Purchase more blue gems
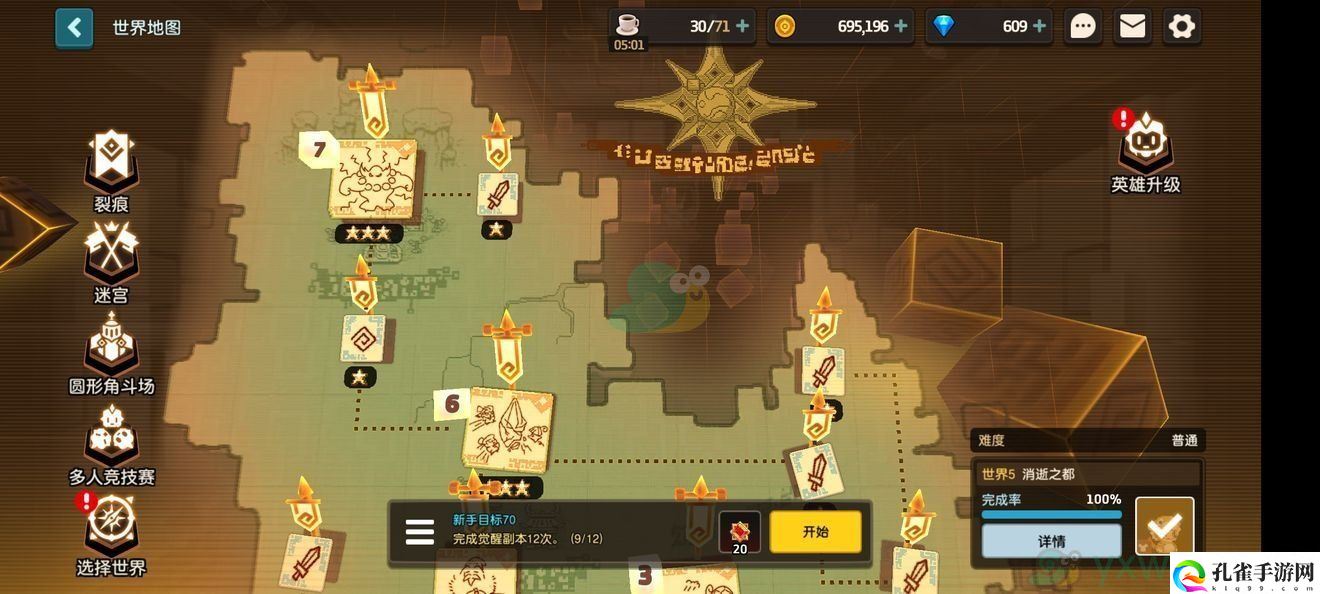1320x594 pixels. point(1040,26)
